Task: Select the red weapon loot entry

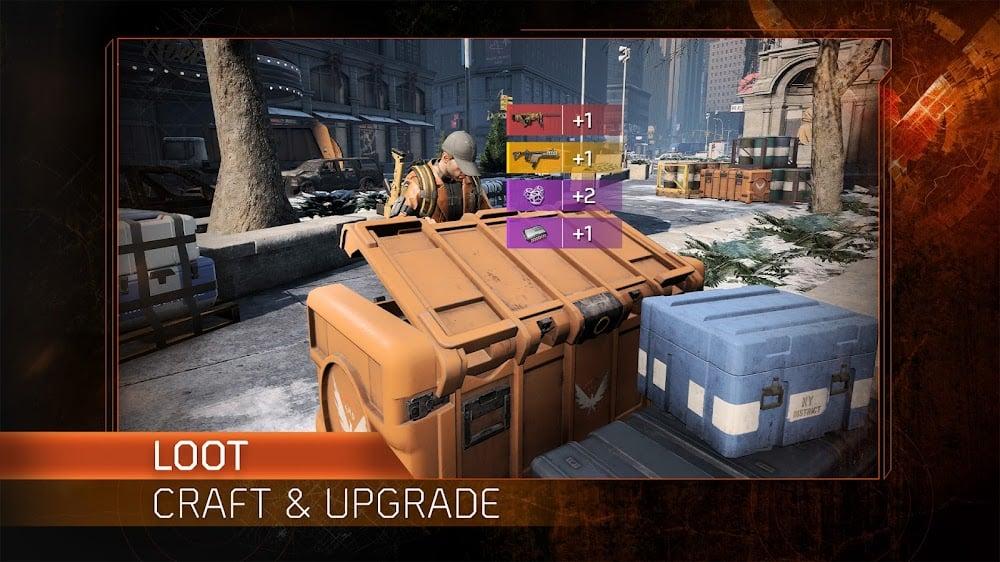Action: 564,121
